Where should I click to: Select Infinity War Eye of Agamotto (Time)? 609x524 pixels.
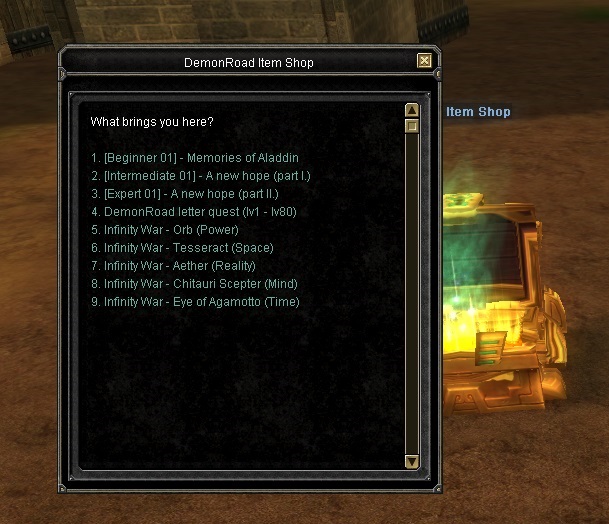[195, 302]
